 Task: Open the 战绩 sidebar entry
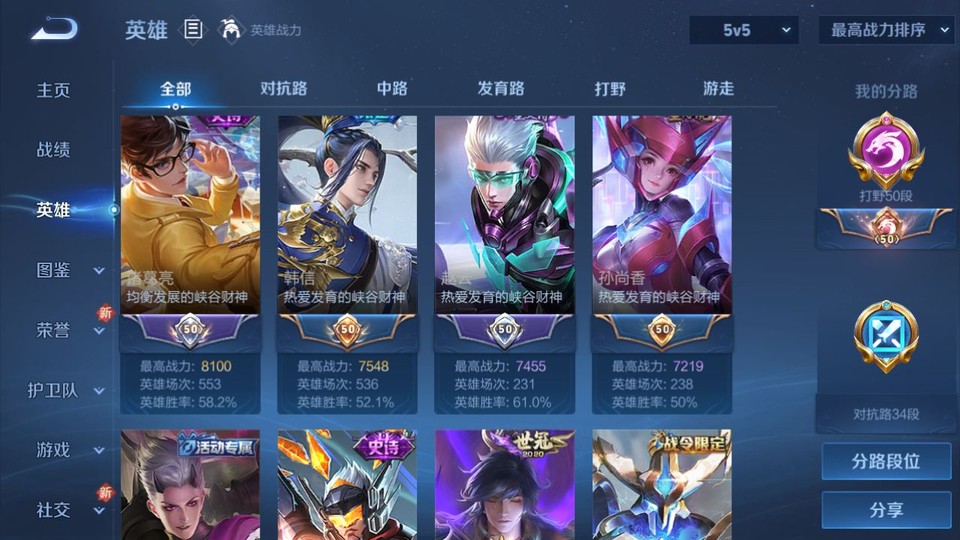tap(54, 150)
